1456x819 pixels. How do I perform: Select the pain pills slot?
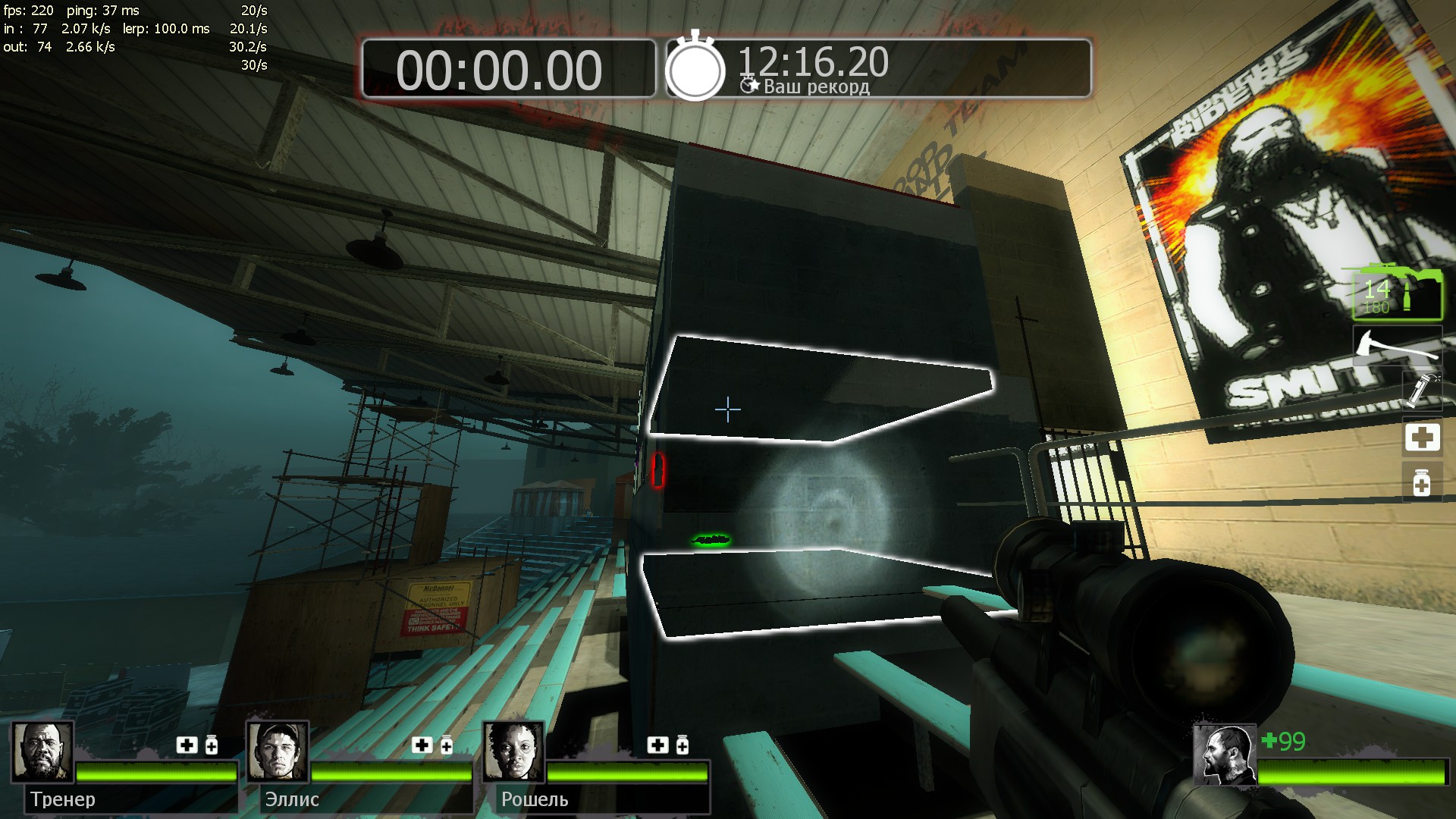pos(1422,482)
